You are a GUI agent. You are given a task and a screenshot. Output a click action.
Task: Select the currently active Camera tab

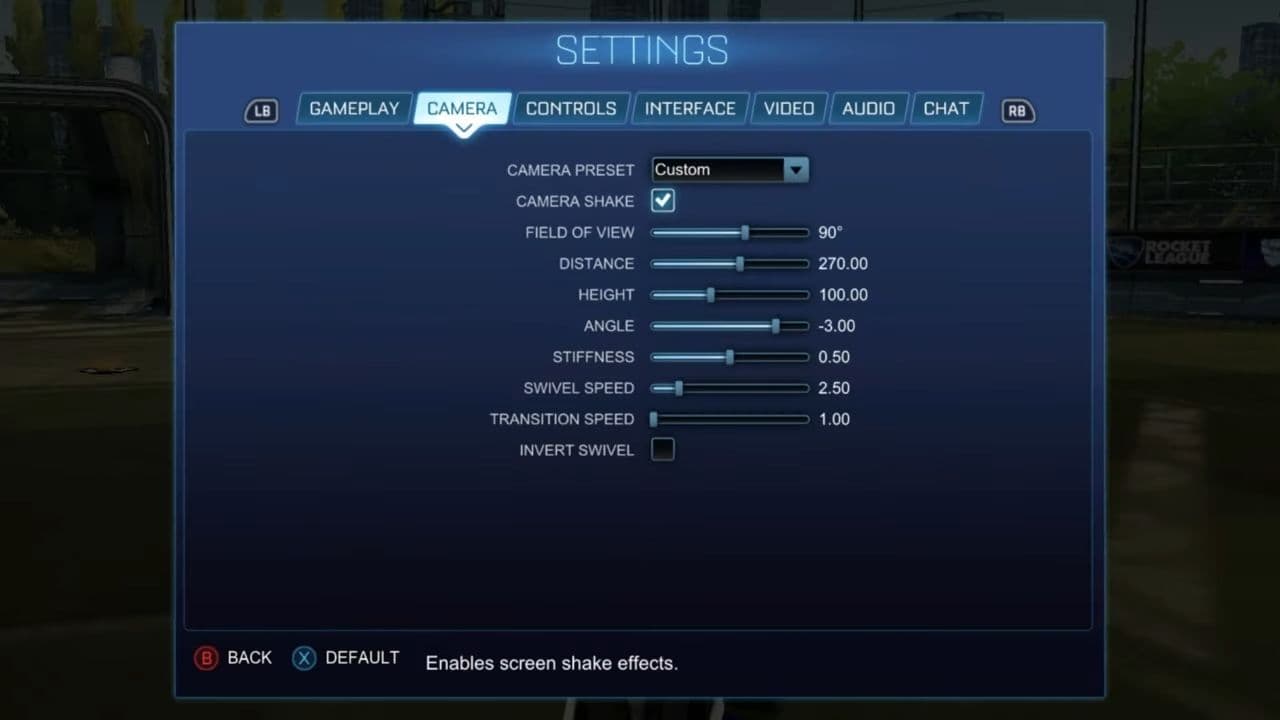click(x=462, y=108)
